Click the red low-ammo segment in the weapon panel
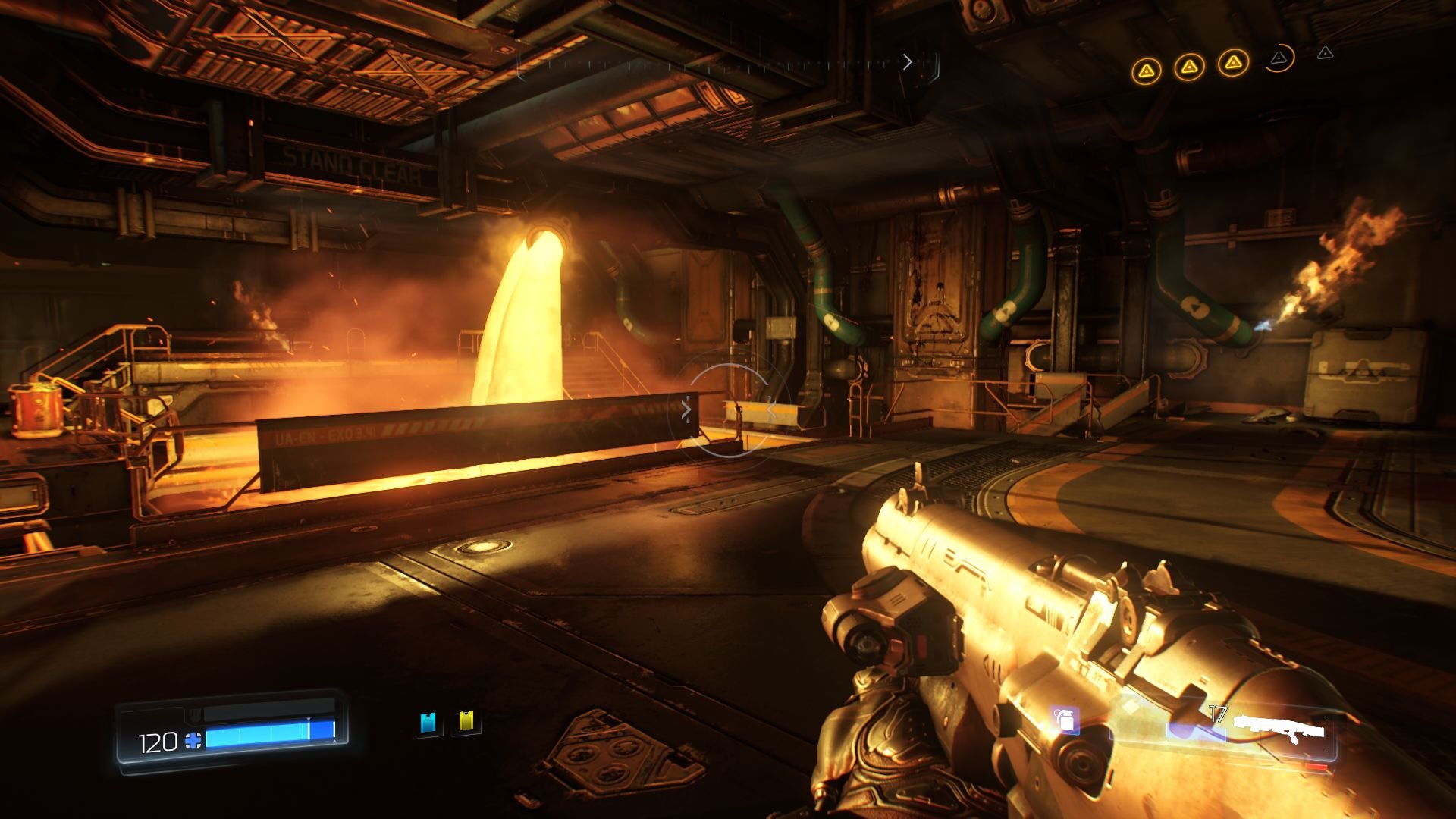The width and height of the screenshot is (1456, 819). (x=1316, y=766)
